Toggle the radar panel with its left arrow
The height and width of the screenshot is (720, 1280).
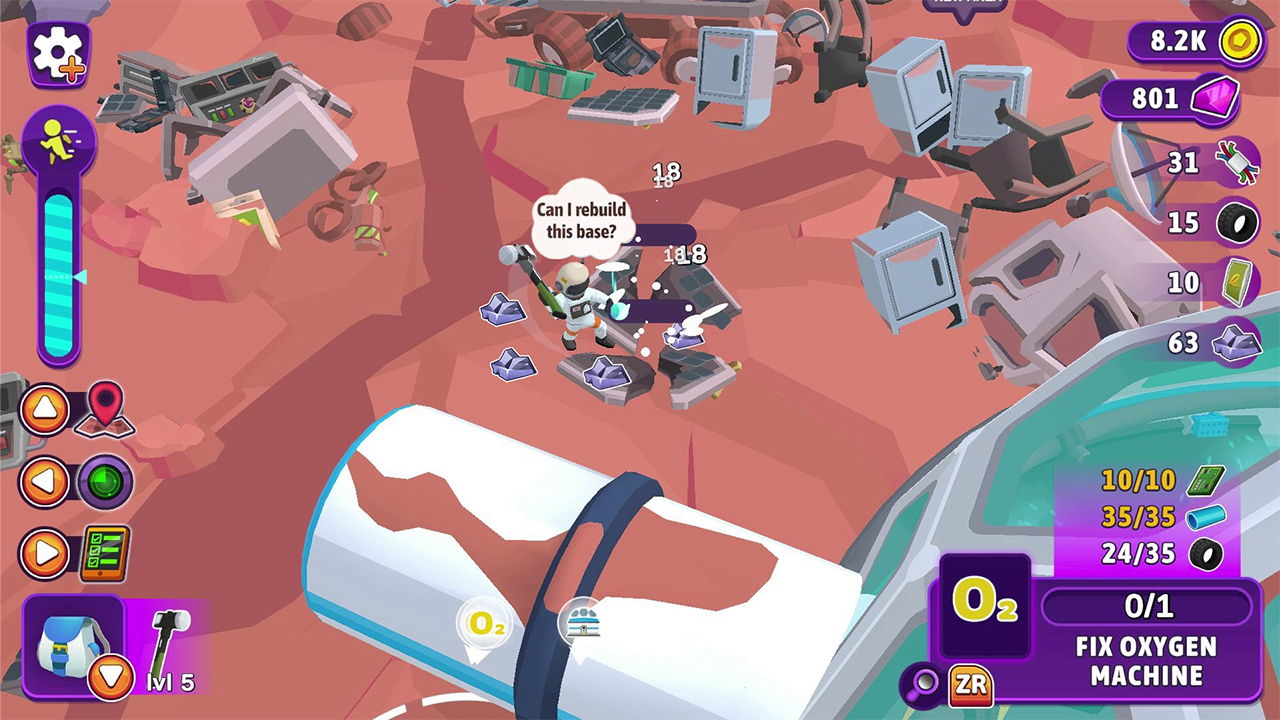pos(44,480)
